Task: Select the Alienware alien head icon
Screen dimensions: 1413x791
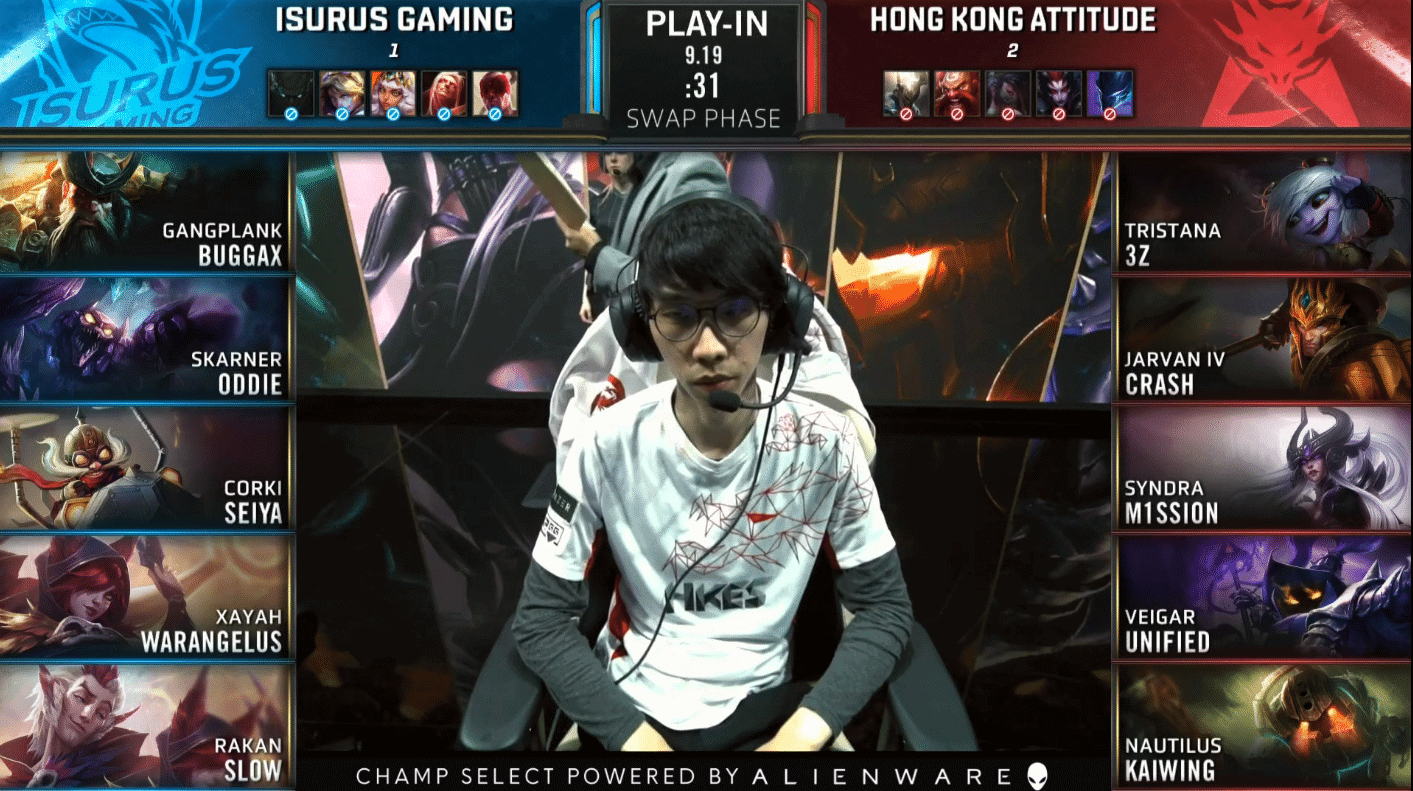Action: [x=1037, y=772]
